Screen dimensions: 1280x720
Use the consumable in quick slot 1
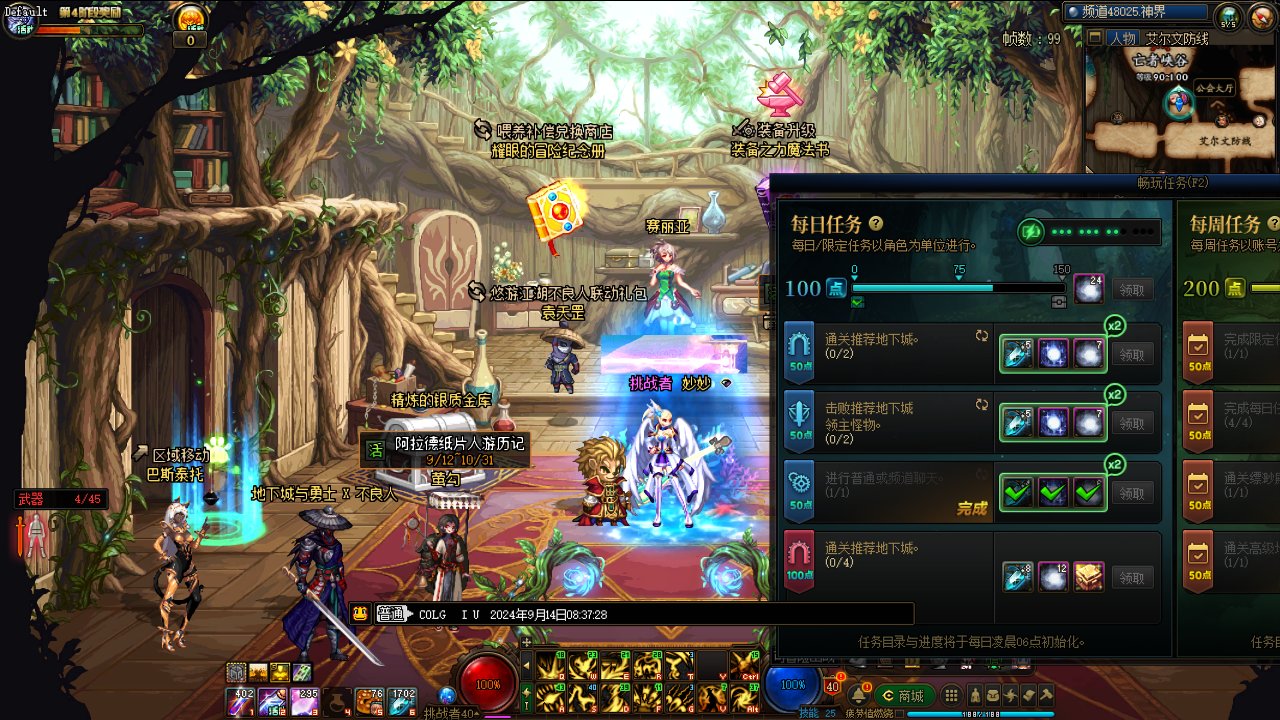click(244, 702)
